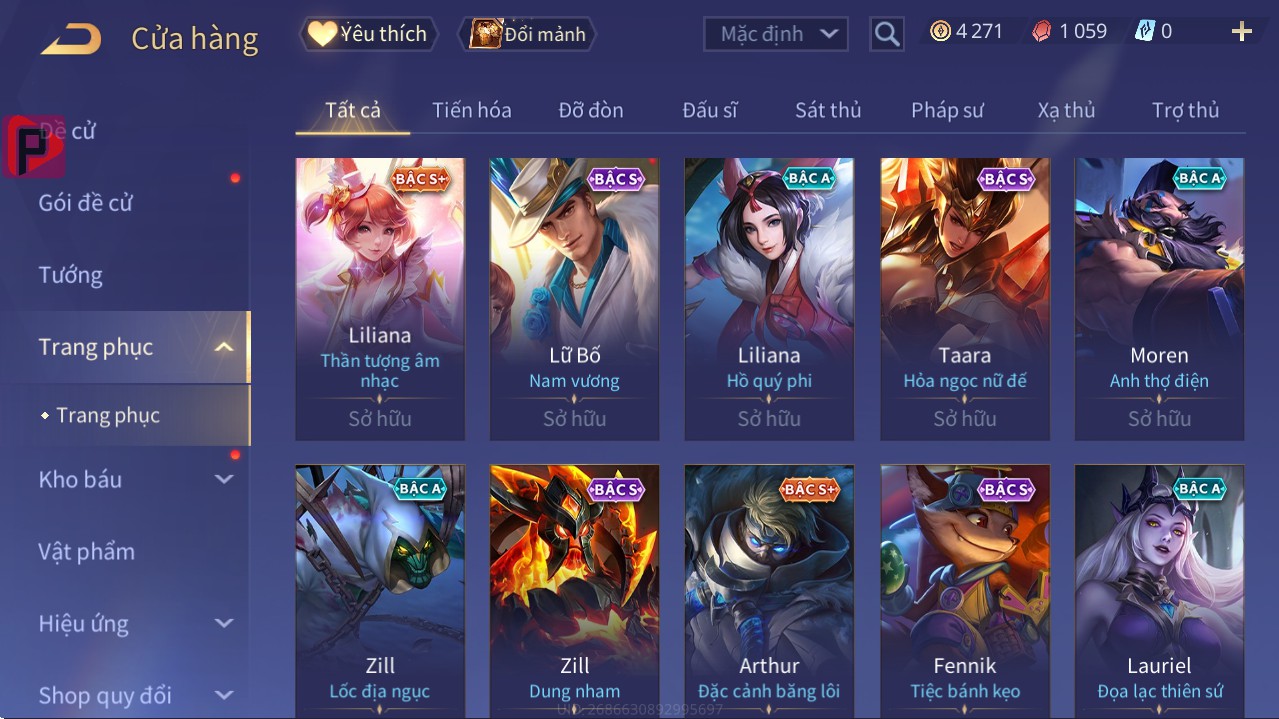The image size is (1279, 719).
Task: Expand the Mặc định sort dropdown
Action: (776, 34)
